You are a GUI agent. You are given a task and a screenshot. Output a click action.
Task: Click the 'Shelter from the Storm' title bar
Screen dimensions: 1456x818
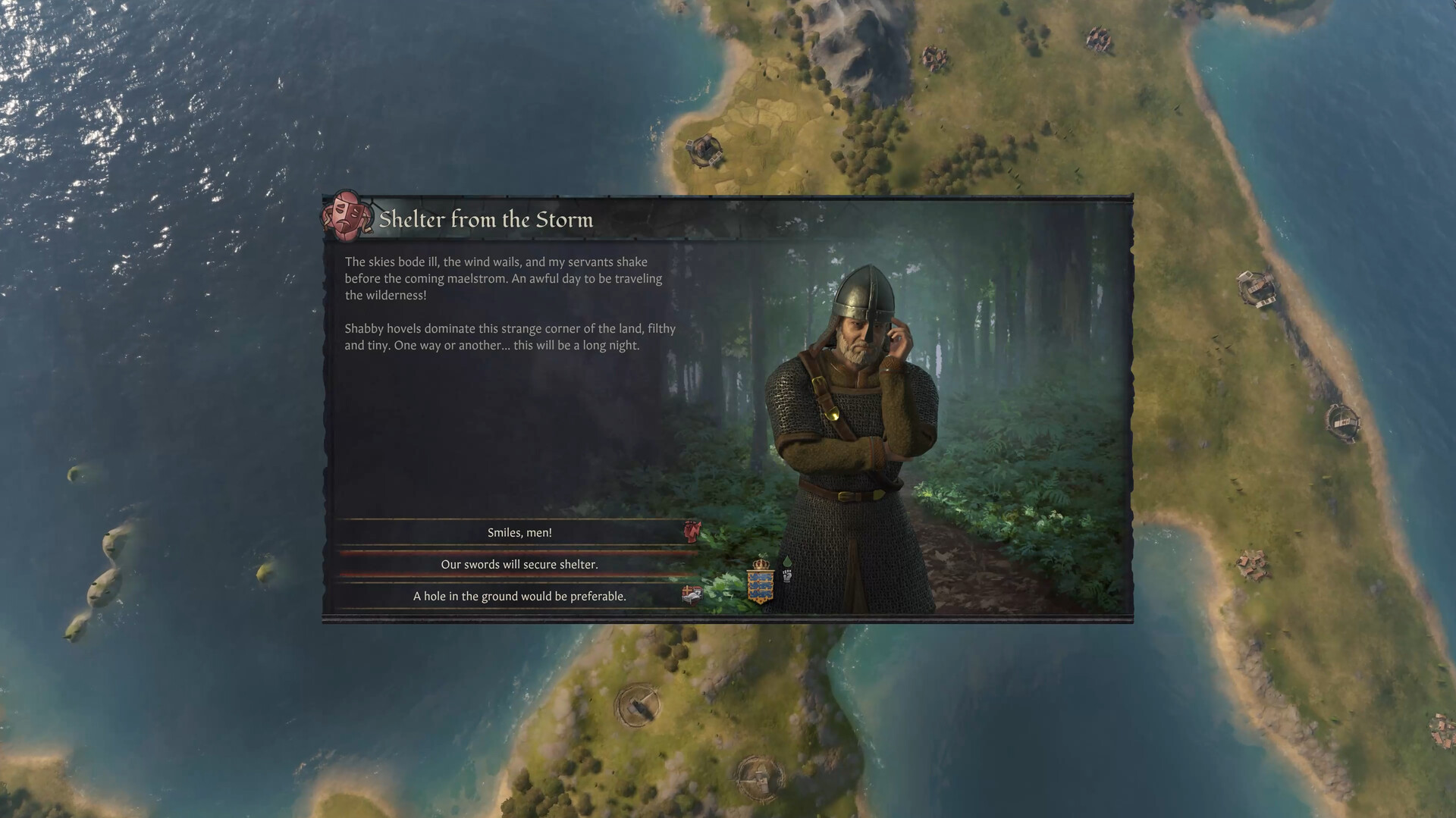[488, 220]
